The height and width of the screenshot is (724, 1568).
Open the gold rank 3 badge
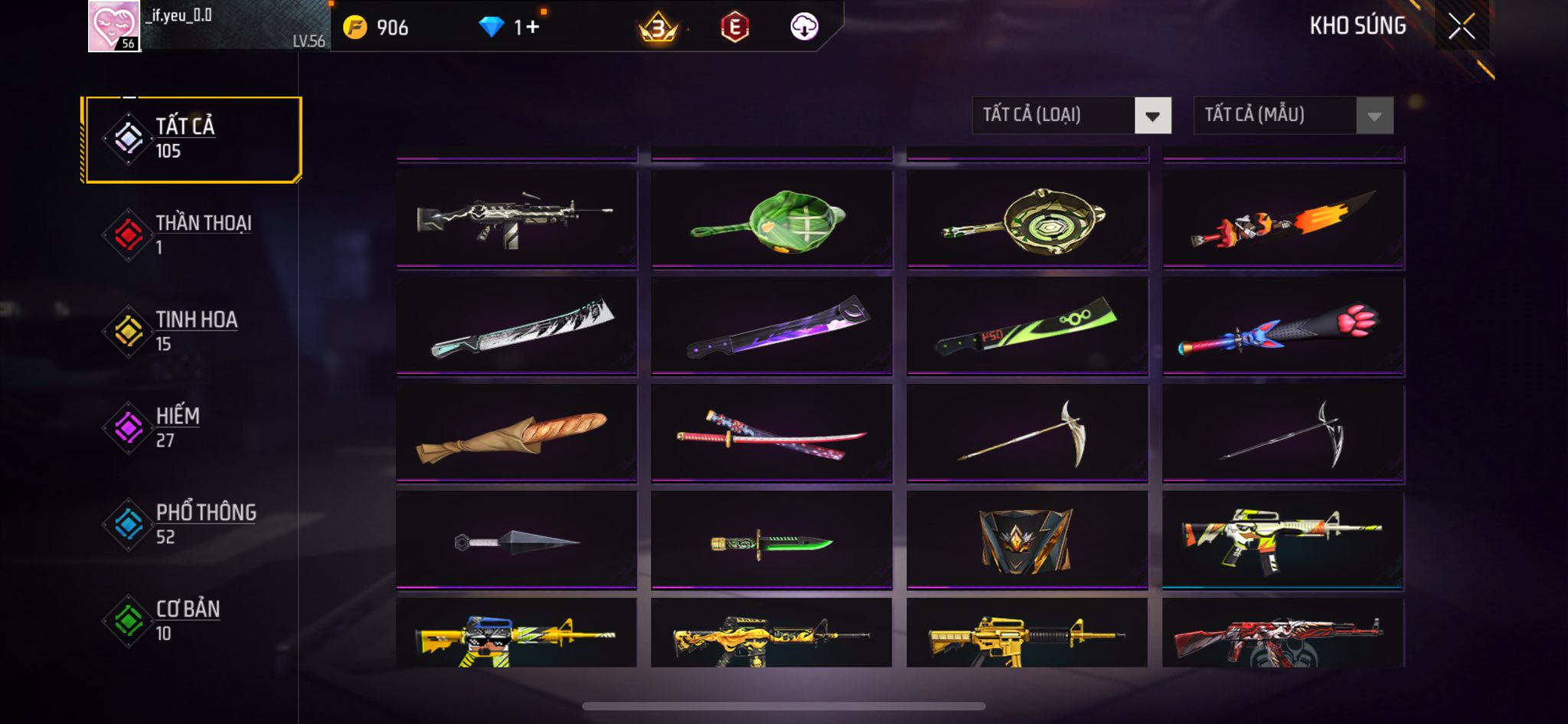pyautogui.click(x=658, y=28)
